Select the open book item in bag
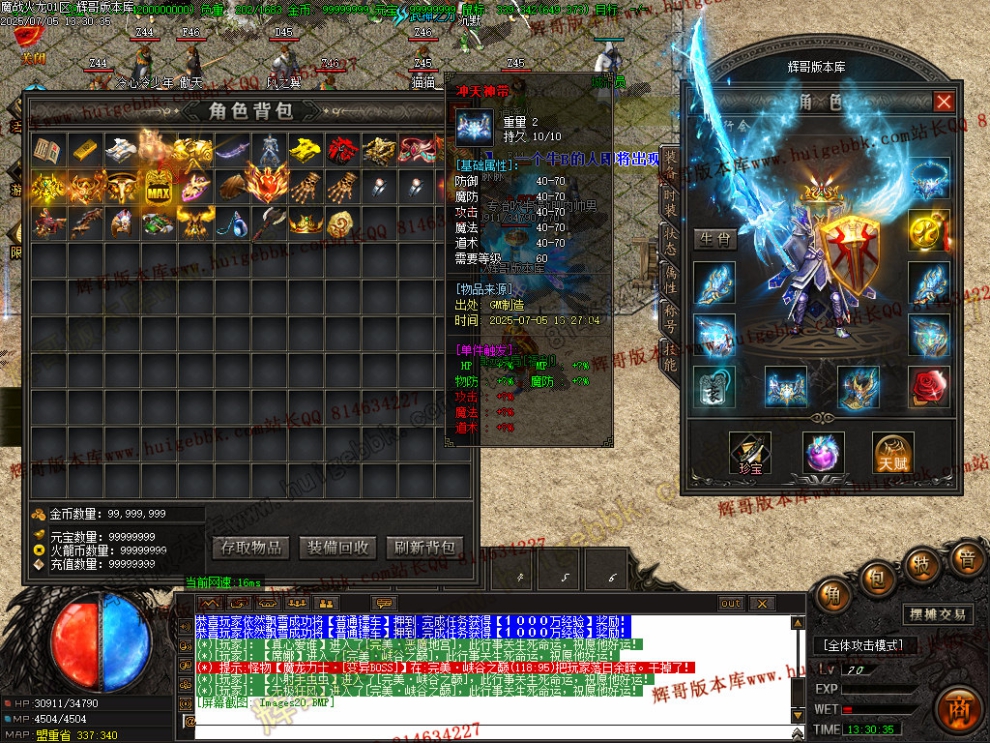Screen dimensions: 990x743 48,150
